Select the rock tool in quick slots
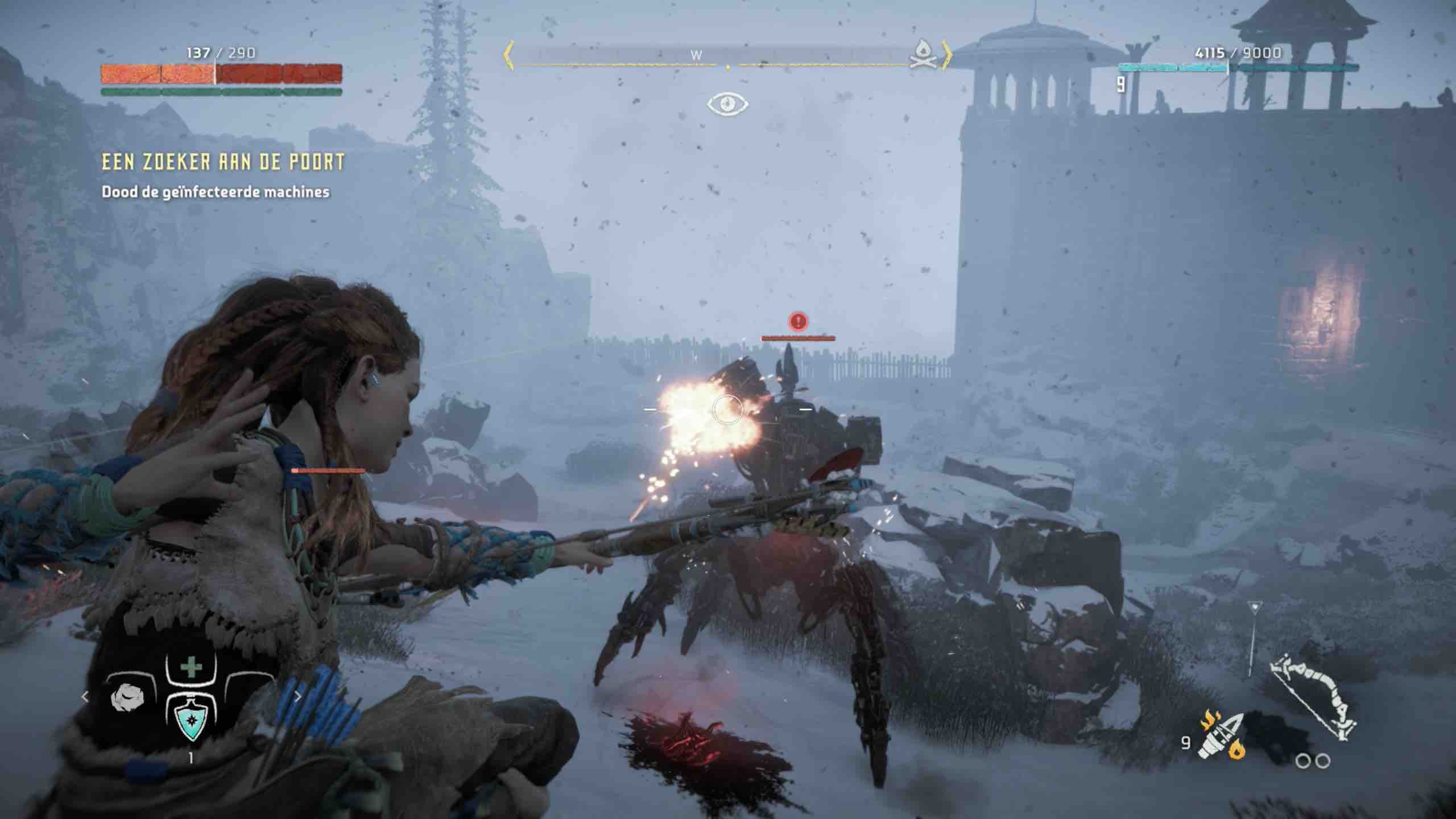The height and width of the screenshot is (819, 1456). (129, 698)
